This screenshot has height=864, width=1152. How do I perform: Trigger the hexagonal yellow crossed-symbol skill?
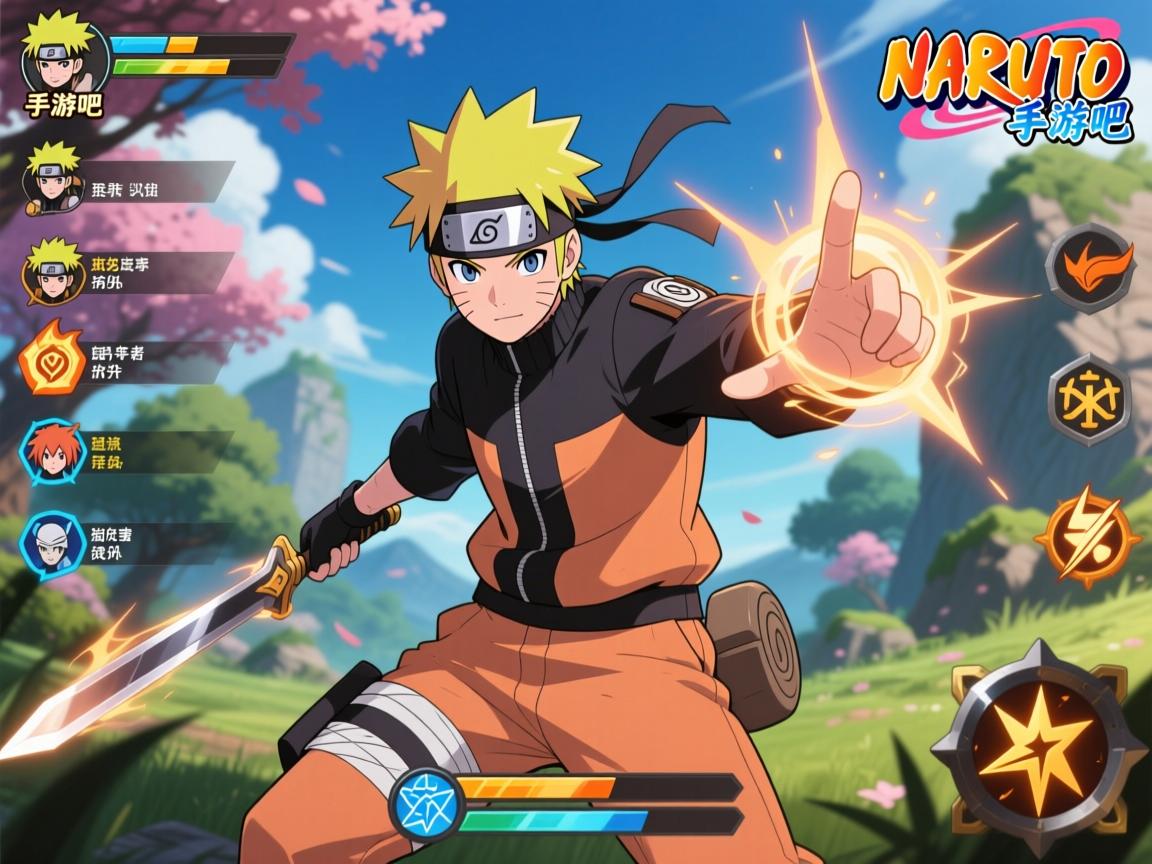pyautogui.click(x=1089, y=400)
